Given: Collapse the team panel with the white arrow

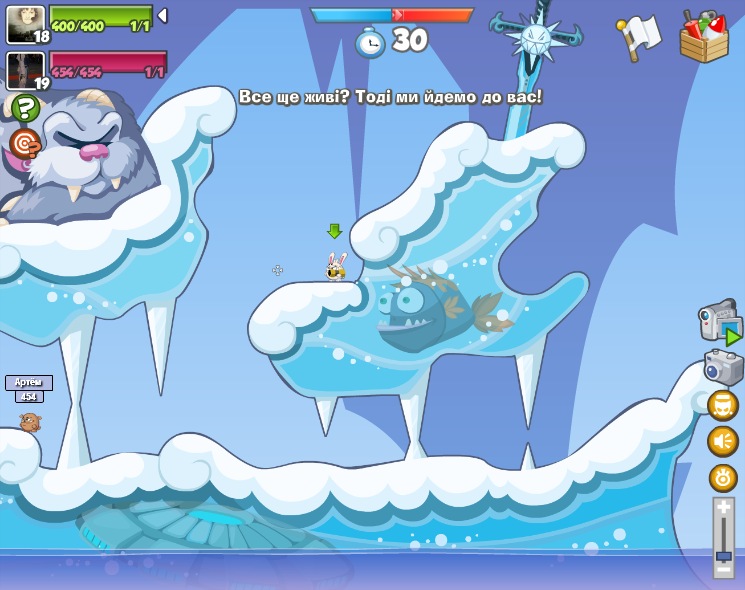Looking at the screenshot, I should pos(163,16).
